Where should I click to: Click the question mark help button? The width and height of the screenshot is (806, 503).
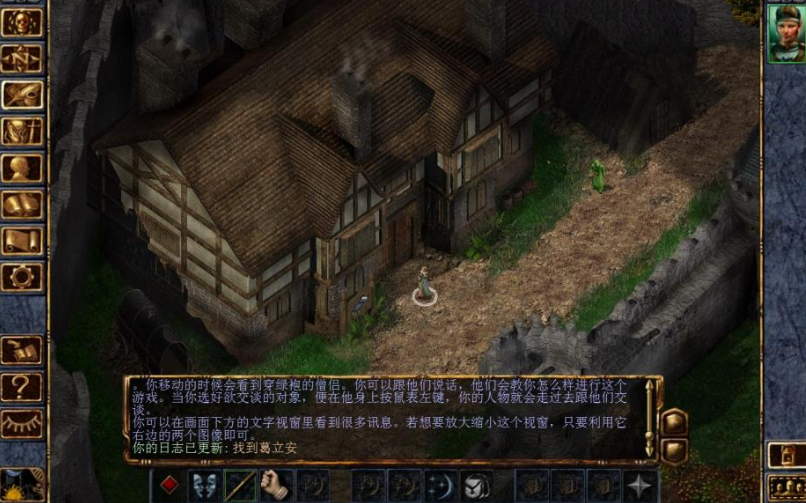click(x=22, y=386)
